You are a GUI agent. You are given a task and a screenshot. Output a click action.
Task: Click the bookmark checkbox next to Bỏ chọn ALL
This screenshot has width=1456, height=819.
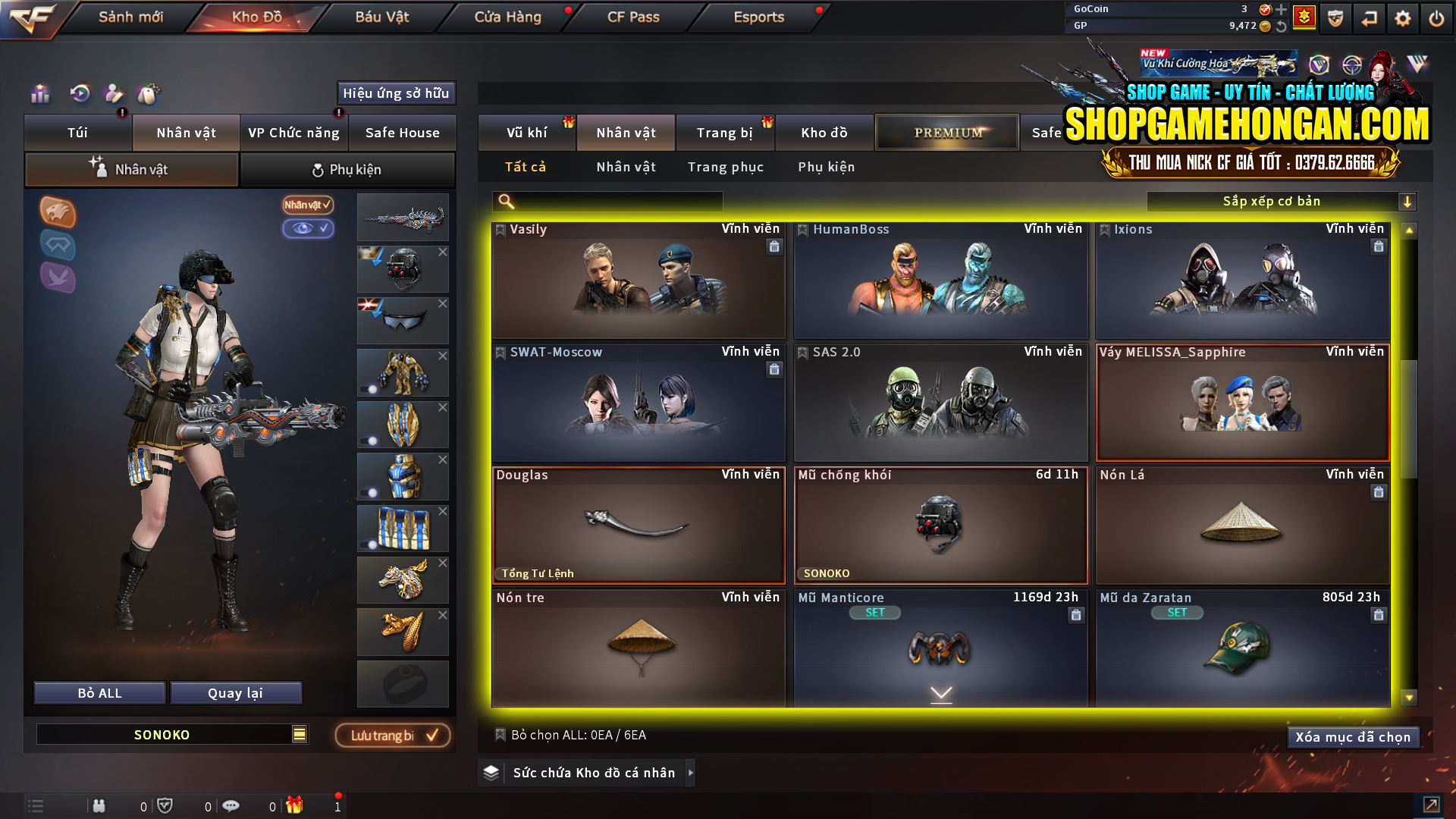(x=500, y=735)
